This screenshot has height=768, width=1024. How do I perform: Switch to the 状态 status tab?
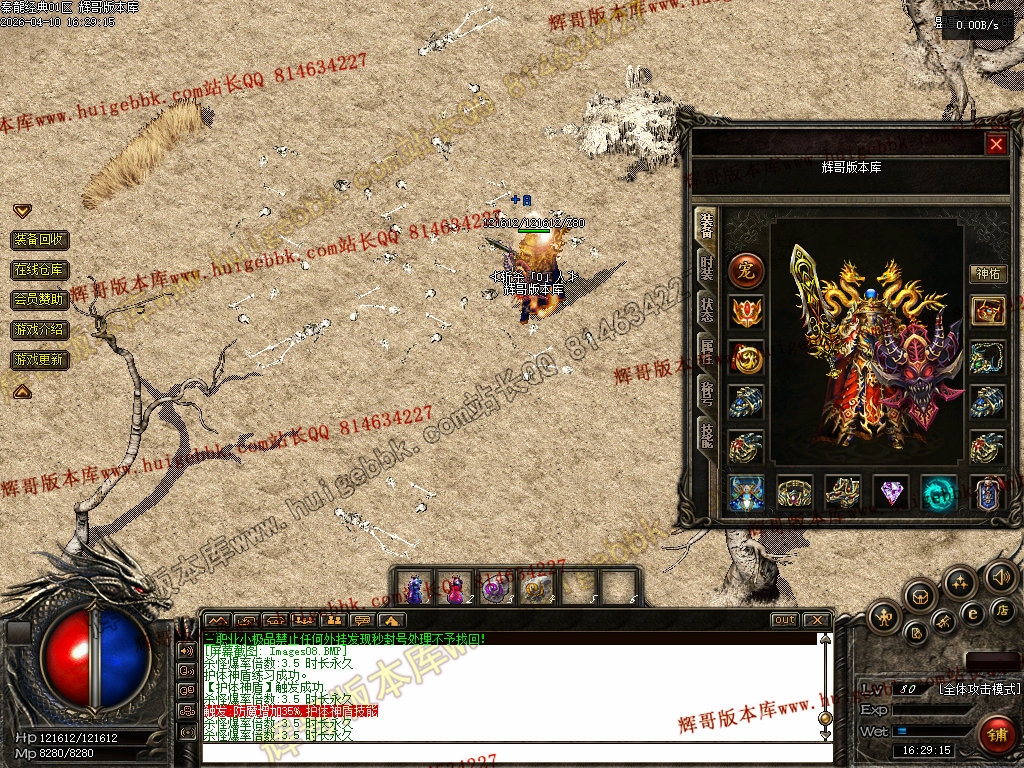[x=706, y=309]
